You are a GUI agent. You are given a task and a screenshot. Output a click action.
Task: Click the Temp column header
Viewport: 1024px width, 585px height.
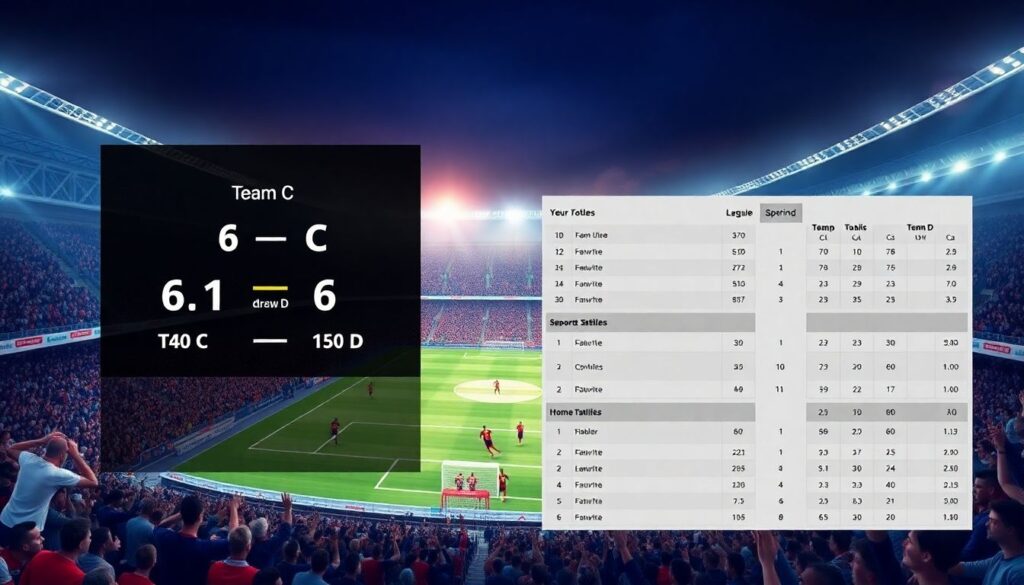tap(823, 227)
